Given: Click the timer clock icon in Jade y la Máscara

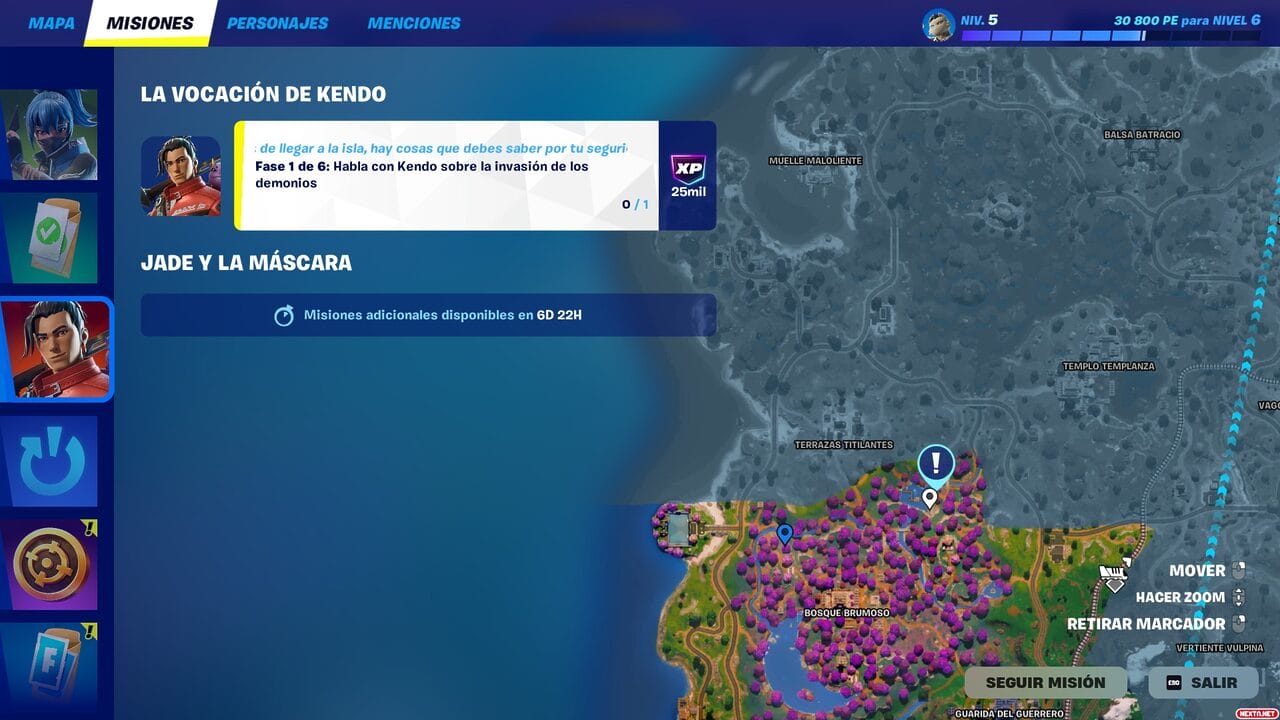Looking at the screenshot, I should (x=285, y=315).
